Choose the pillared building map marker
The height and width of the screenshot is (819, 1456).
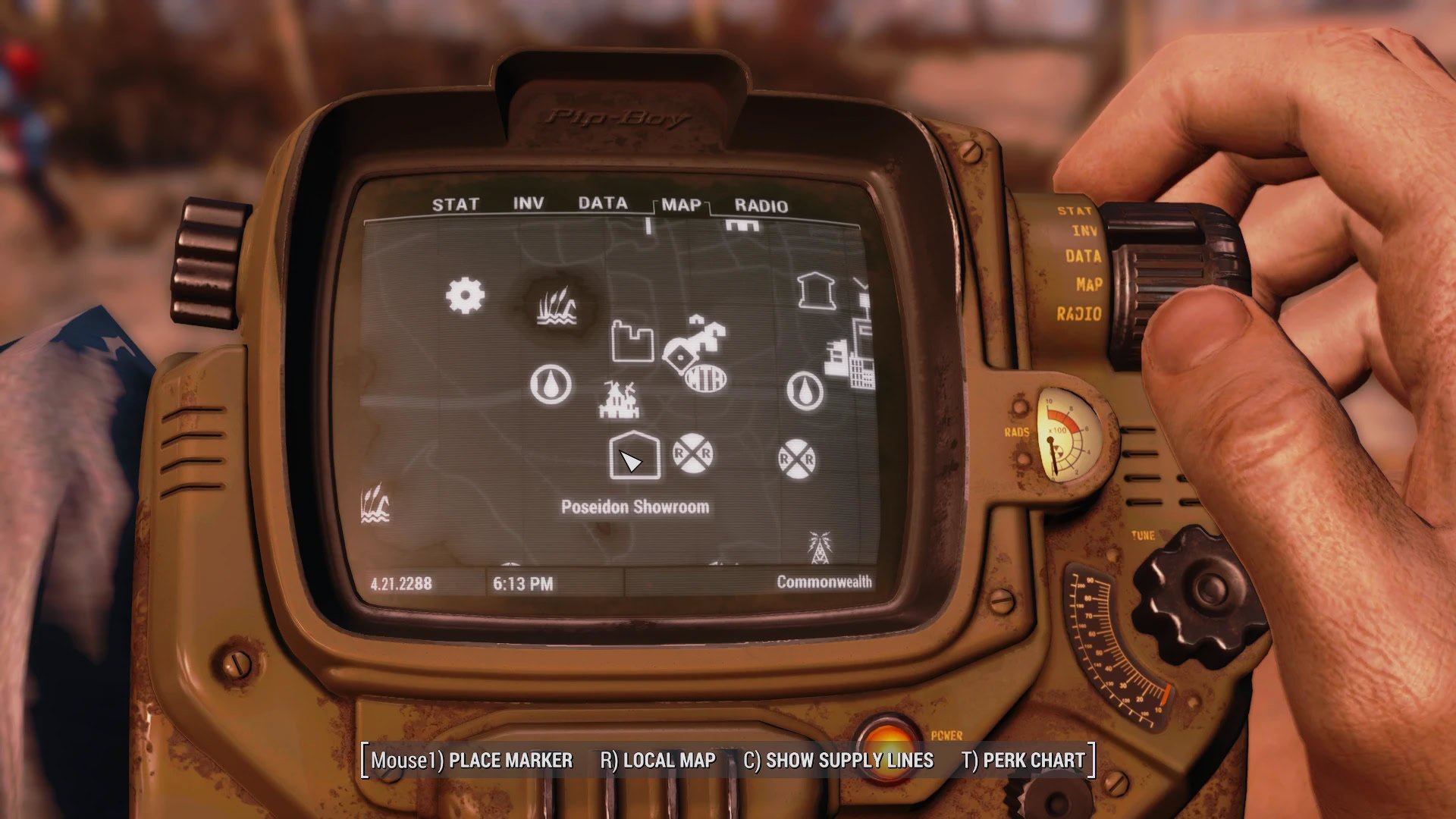[816, 290]
